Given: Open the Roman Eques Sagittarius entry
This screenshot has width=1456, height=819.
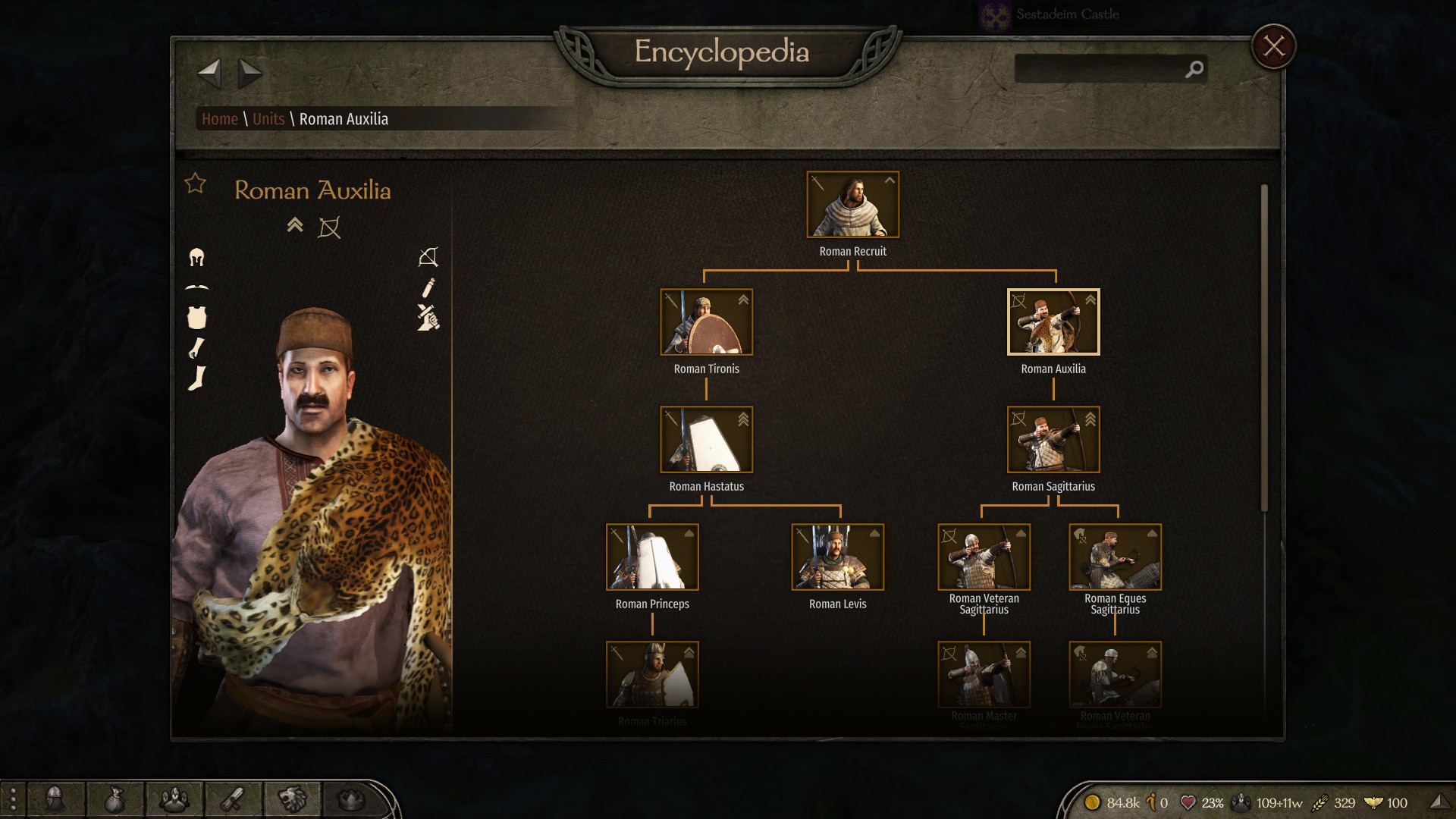Looking at the screenshot, I should (x=1115, y=557).
